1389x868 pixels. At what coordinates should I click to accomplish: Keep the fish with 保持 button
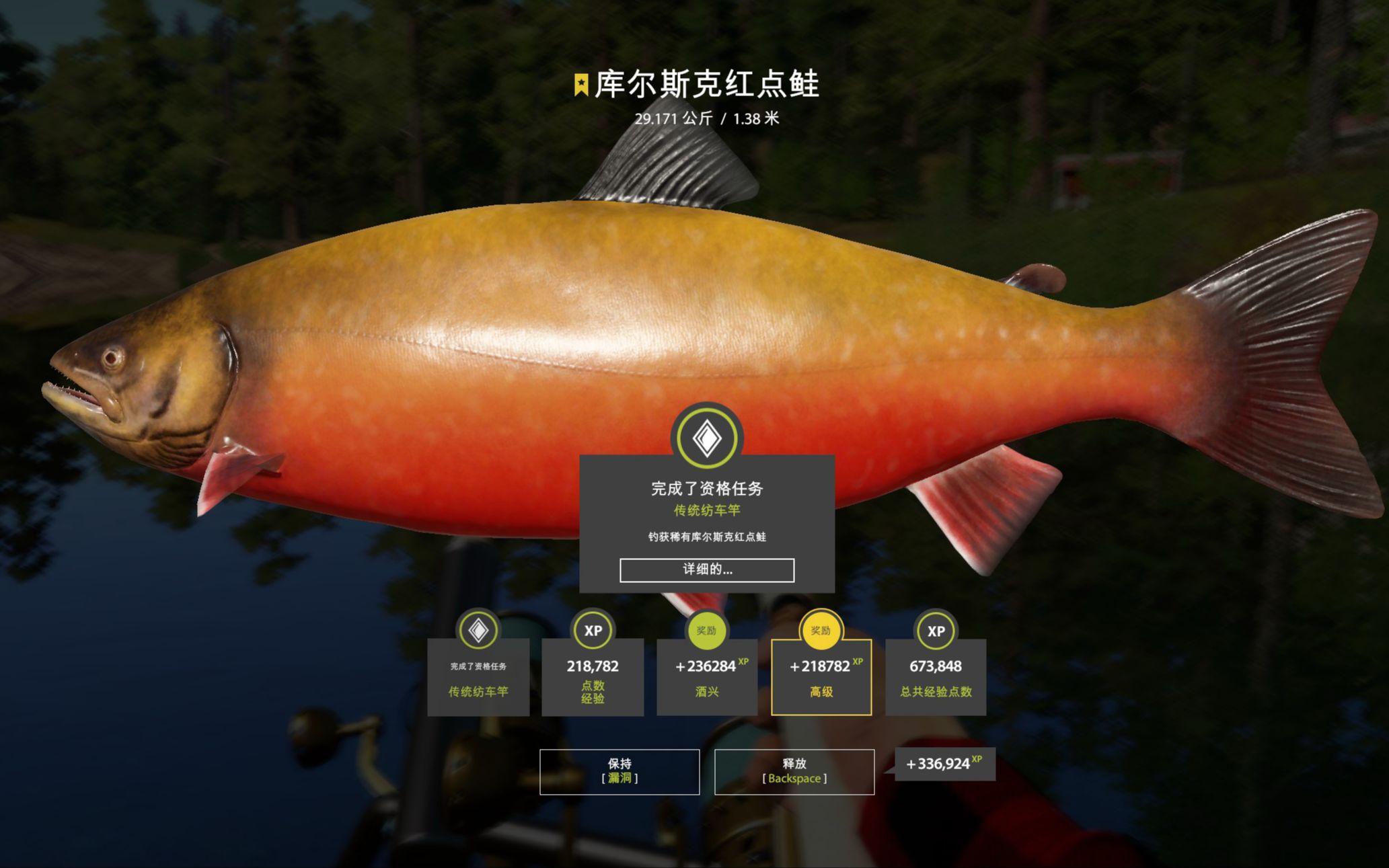pos(620,771)
